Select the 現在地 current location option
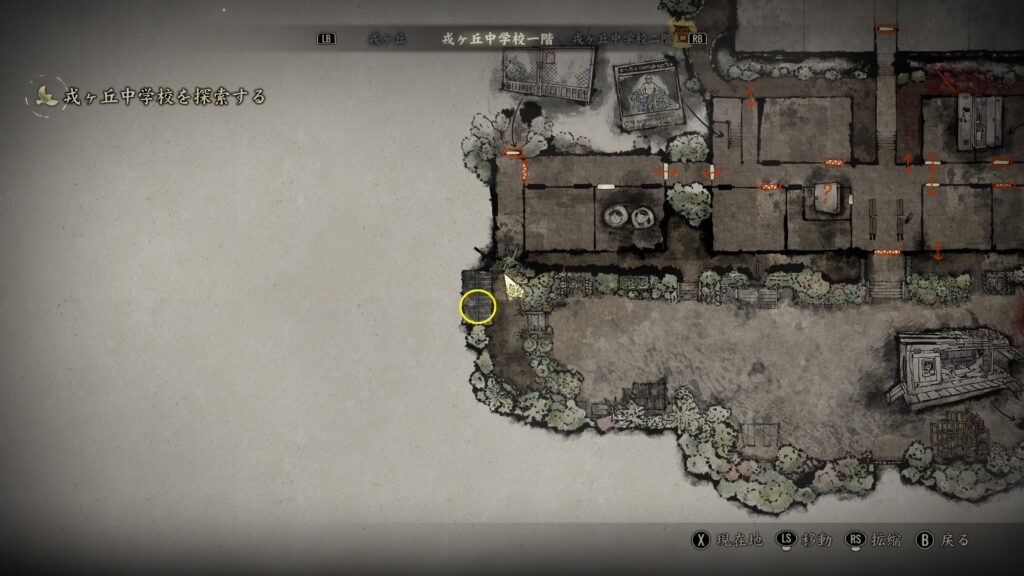The height and width of the screenshot is (576, 1024). 727,540
